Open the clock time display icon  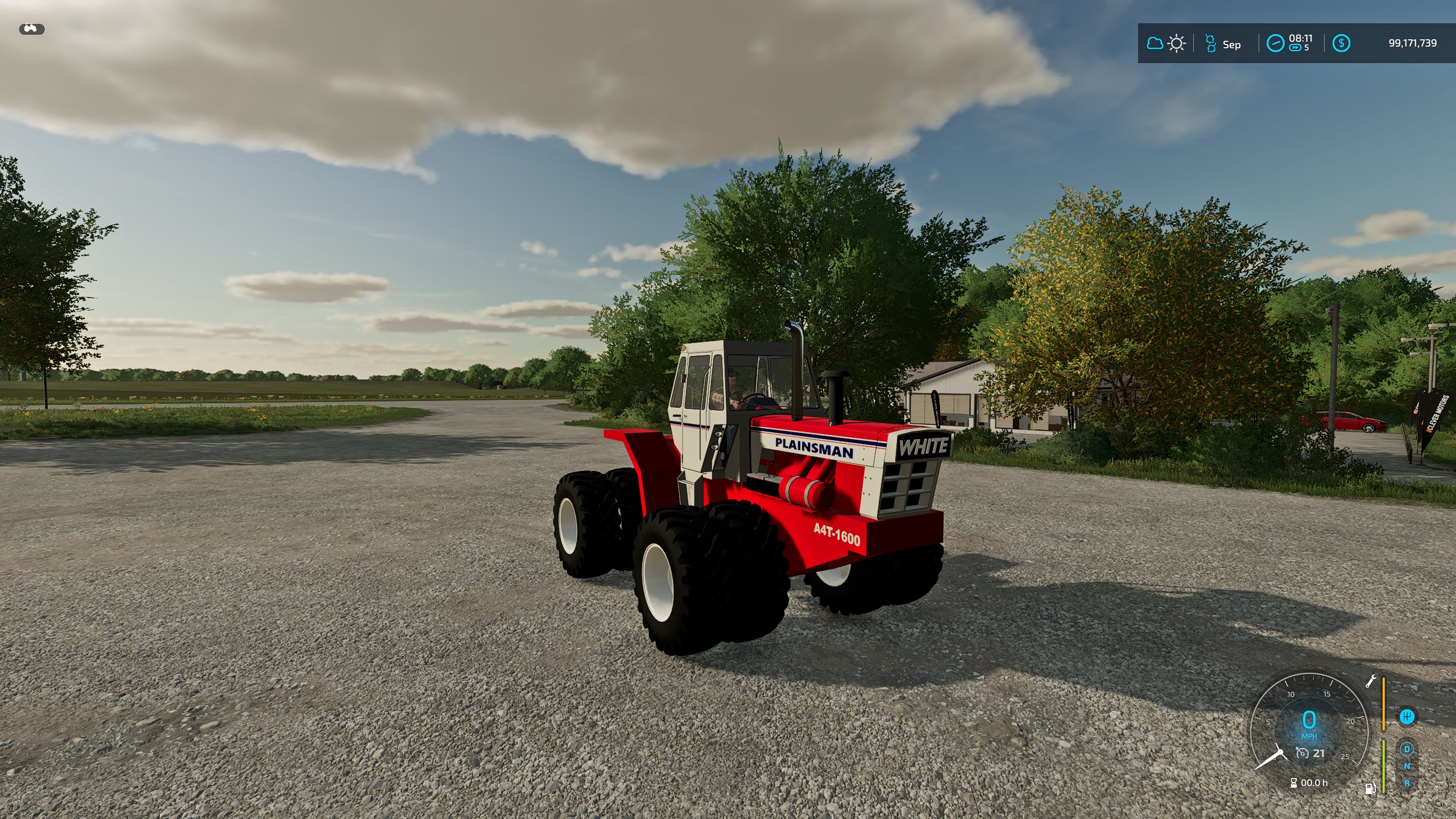pos(1276,43)
